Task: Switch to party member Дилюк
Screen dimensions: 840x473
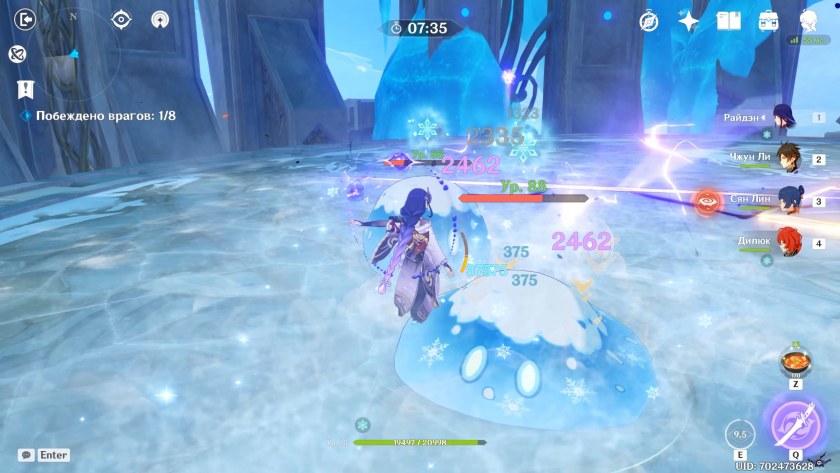Action: click(788, 243)
